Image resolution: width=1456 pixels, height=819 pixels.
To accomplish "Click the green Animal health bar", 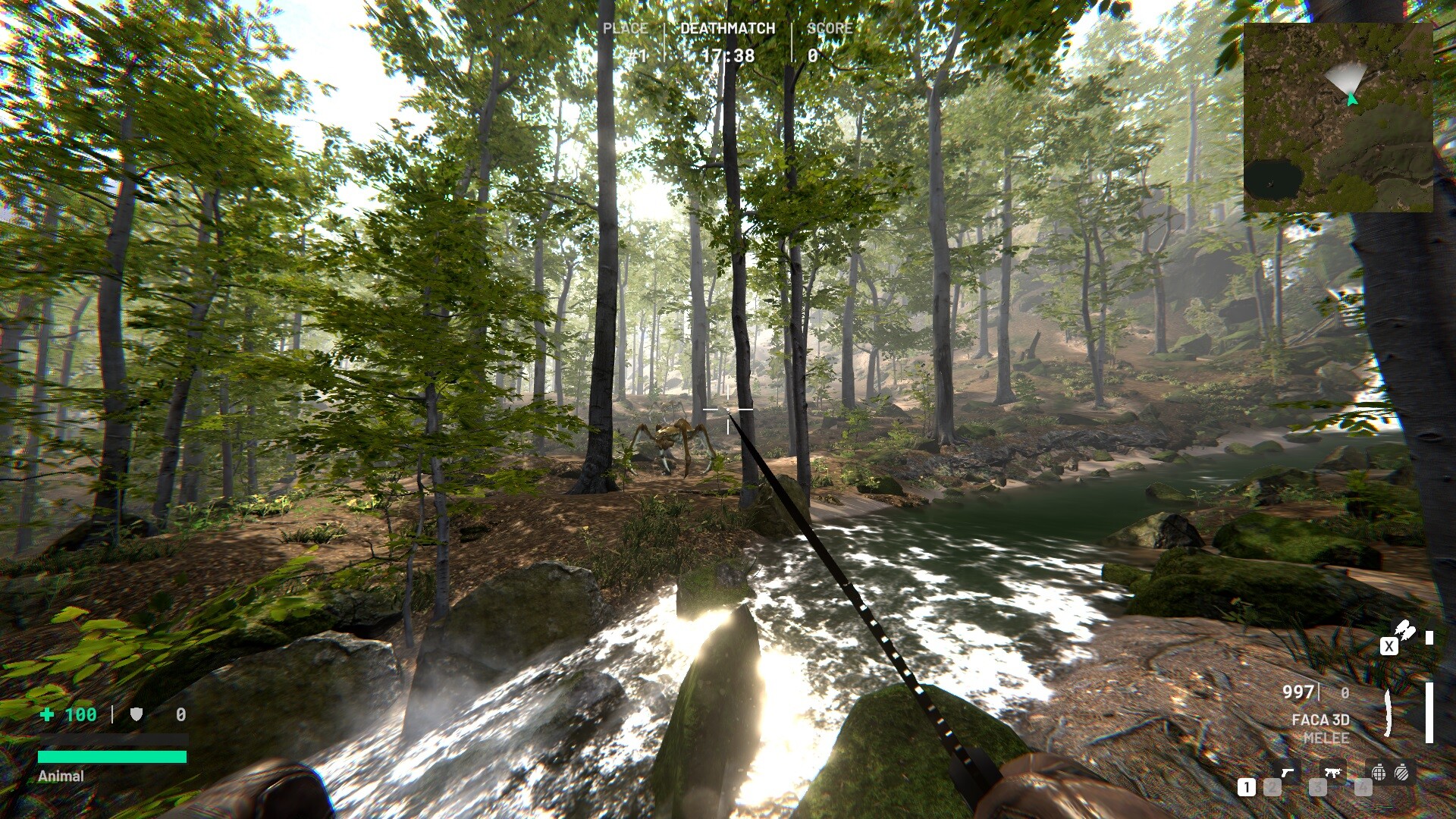I will (112, 755).
